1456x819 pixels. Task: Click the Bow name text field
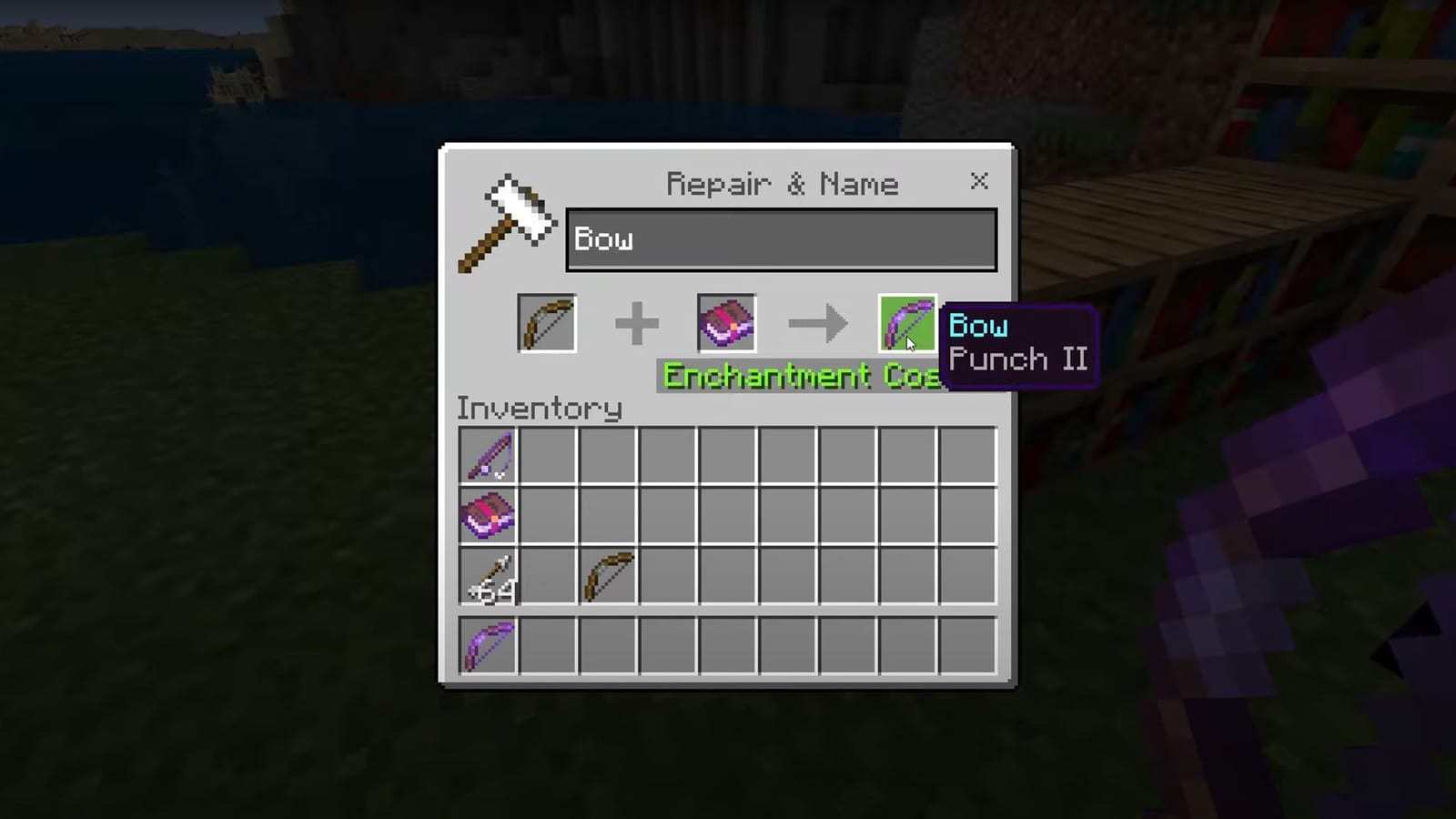pos(781,239)
